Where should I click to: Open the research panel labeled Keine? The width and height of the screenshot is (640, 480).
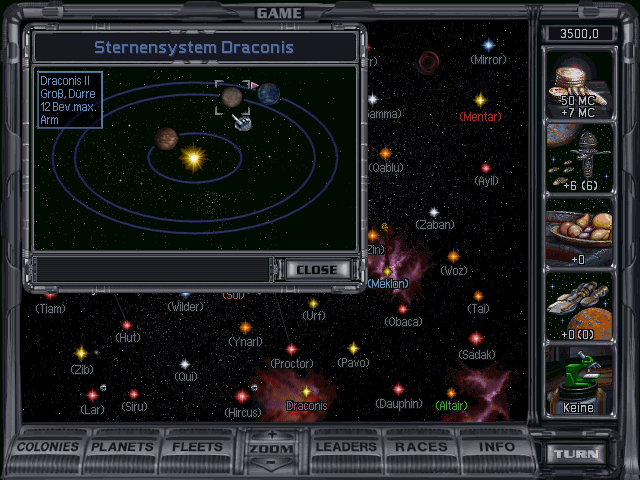click(x=578, y=380)
